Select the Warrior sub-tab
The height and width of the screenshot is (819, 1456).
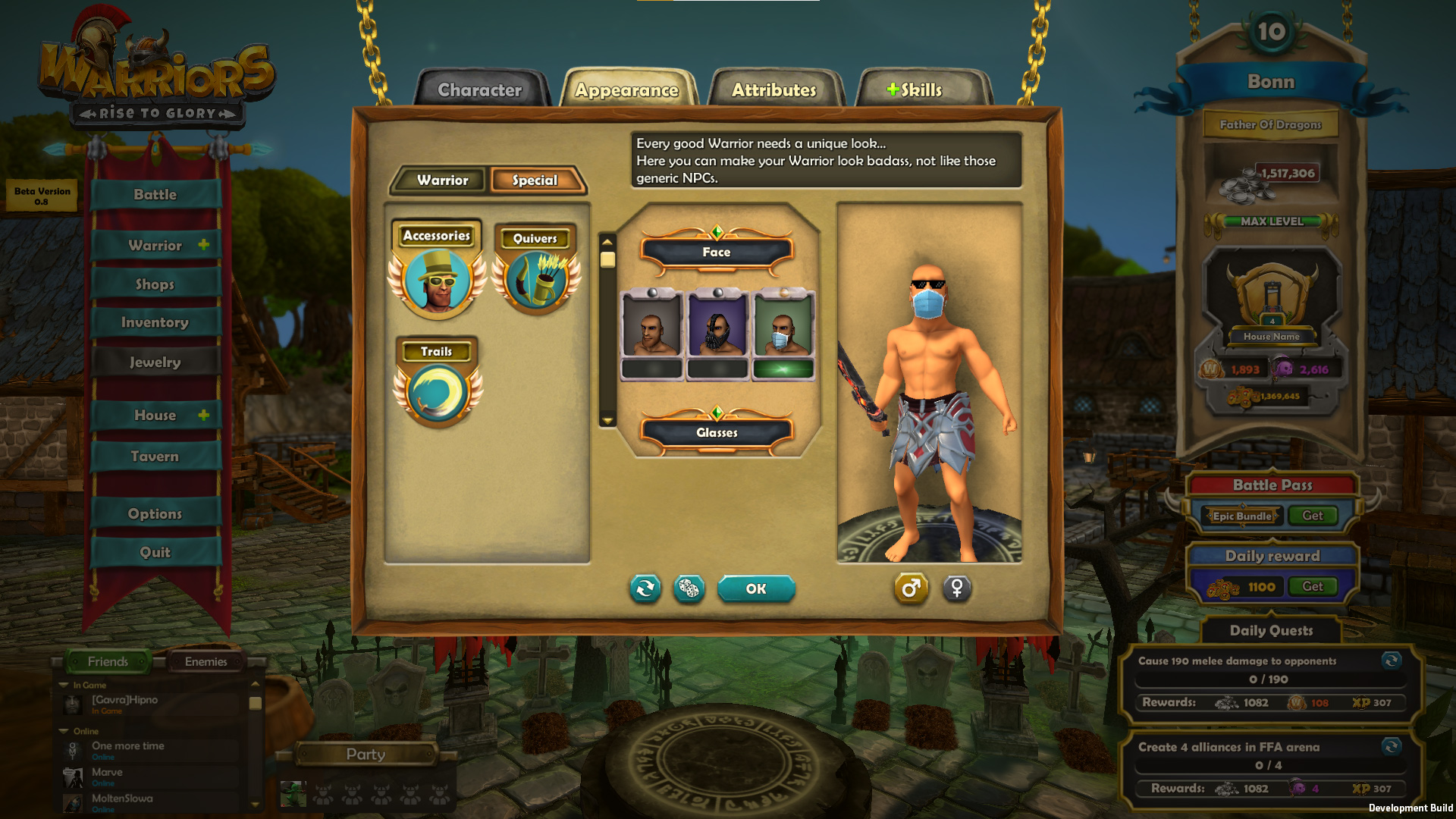[x=442, y=180]
